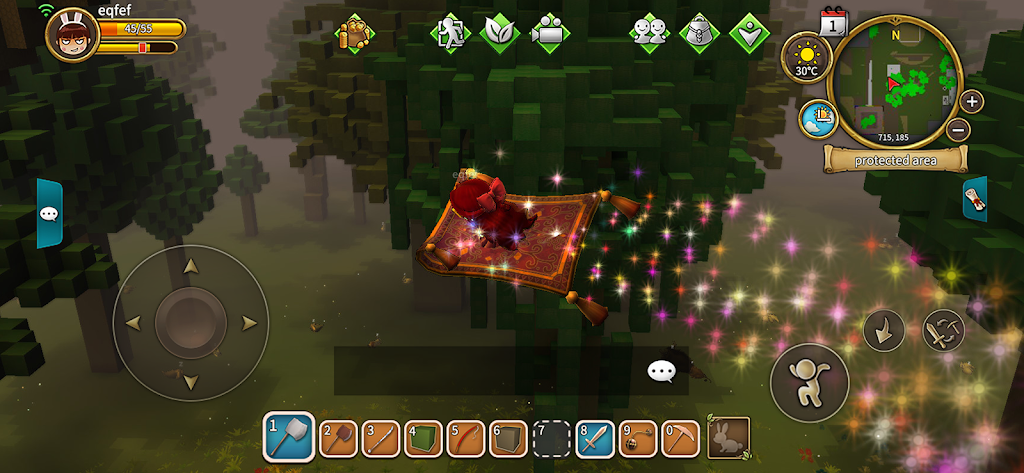Open the friends list icon

click(x=650, y=33)
